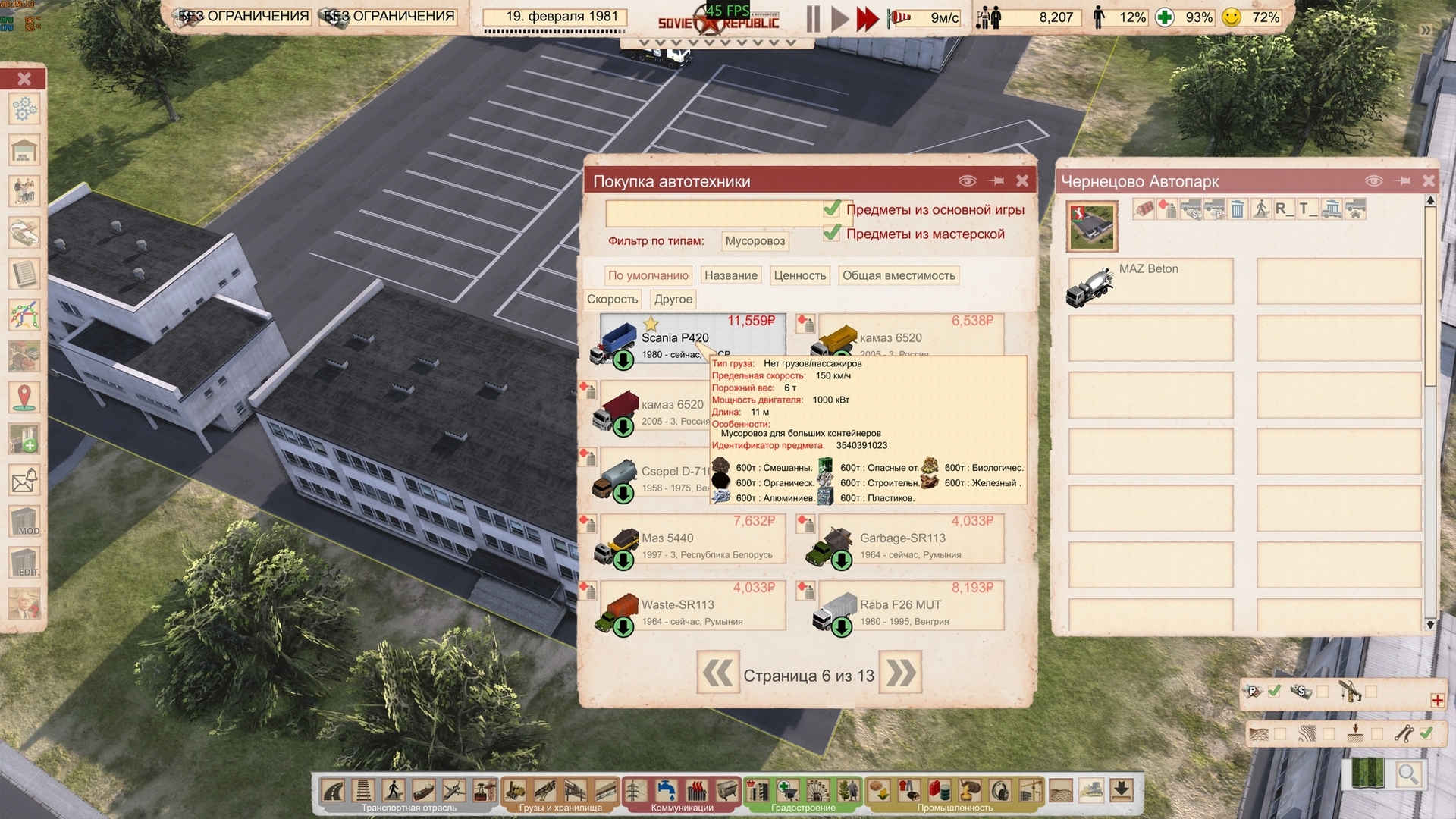The image size is (1456, 819).
Task: Set the fast-forward game speed
Action: tap(866, 18)
